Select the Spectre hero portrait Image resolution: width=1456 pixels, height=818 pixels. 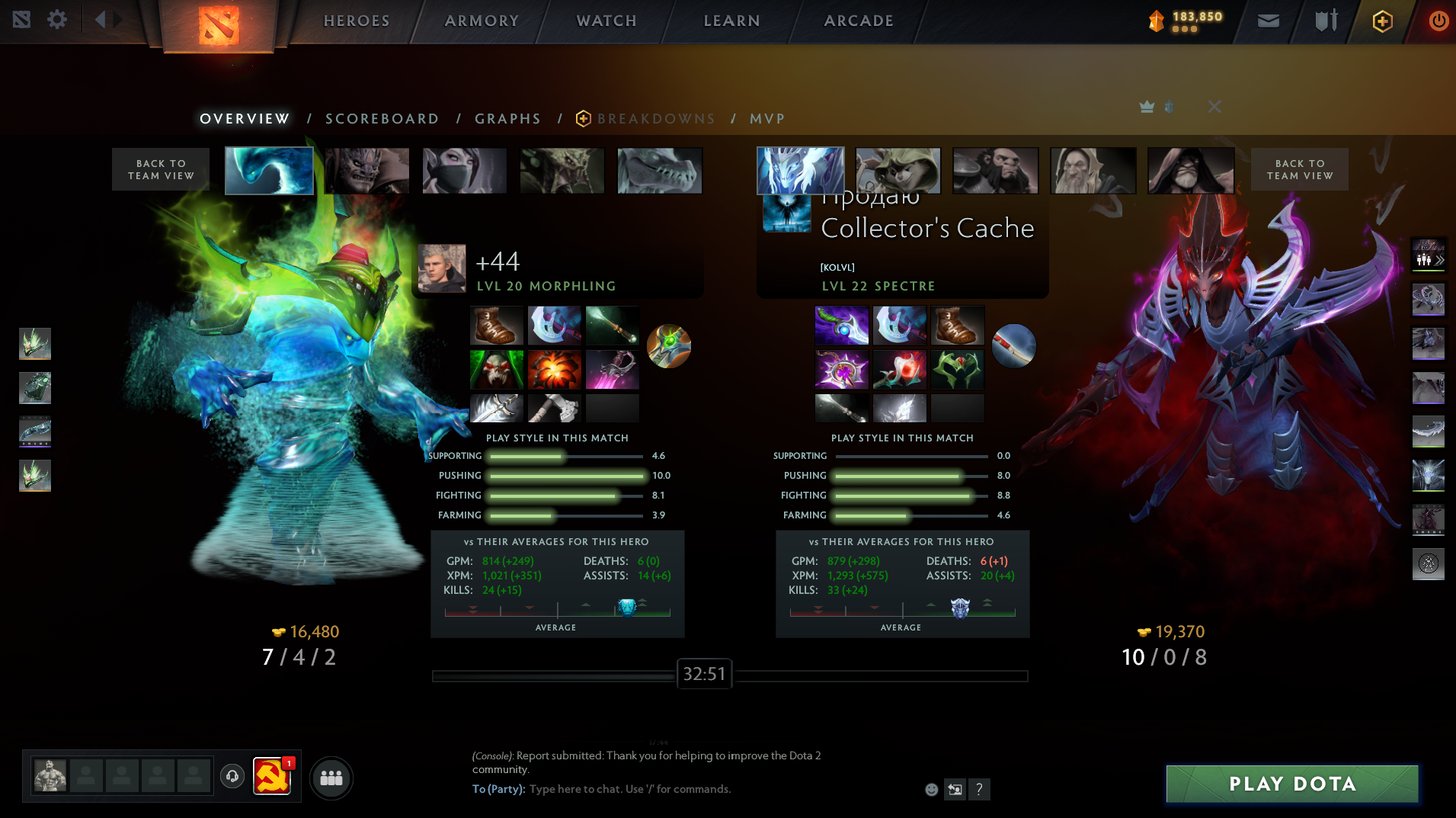pyautogui.click(x=800, y=170)
